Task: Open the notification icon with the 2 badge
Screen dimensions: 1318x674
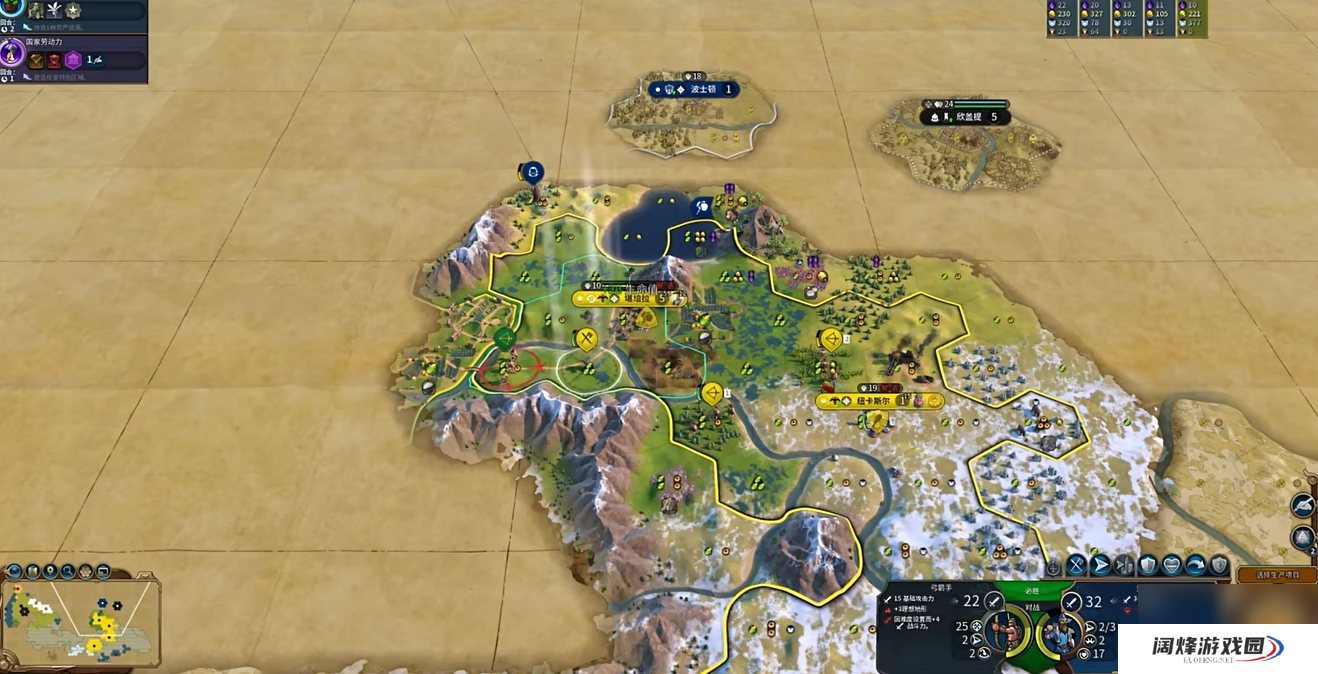Action: 1302,538
